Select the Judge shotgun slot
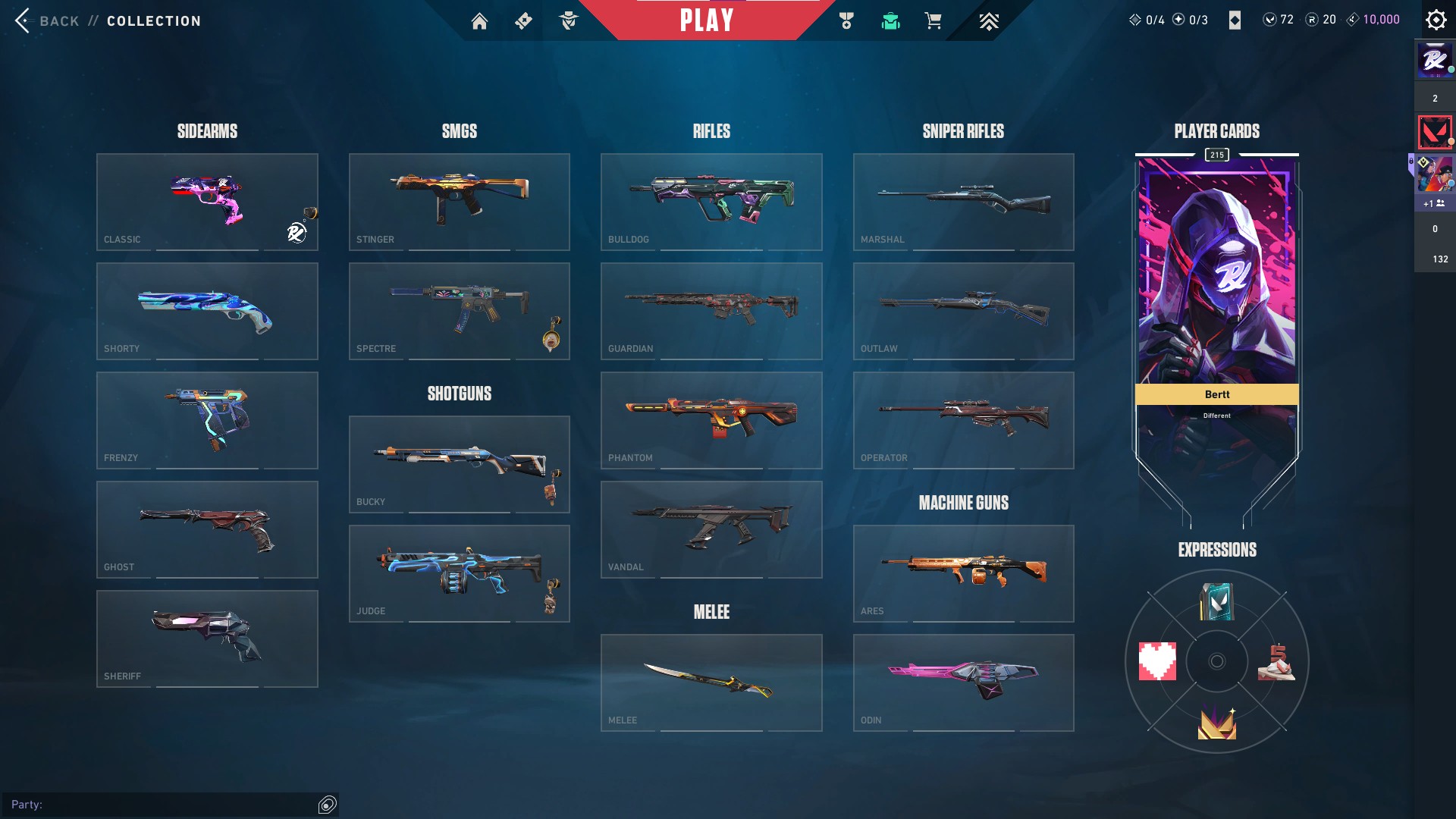Viewport: 1456px width, 819px height. pos(459,573)
